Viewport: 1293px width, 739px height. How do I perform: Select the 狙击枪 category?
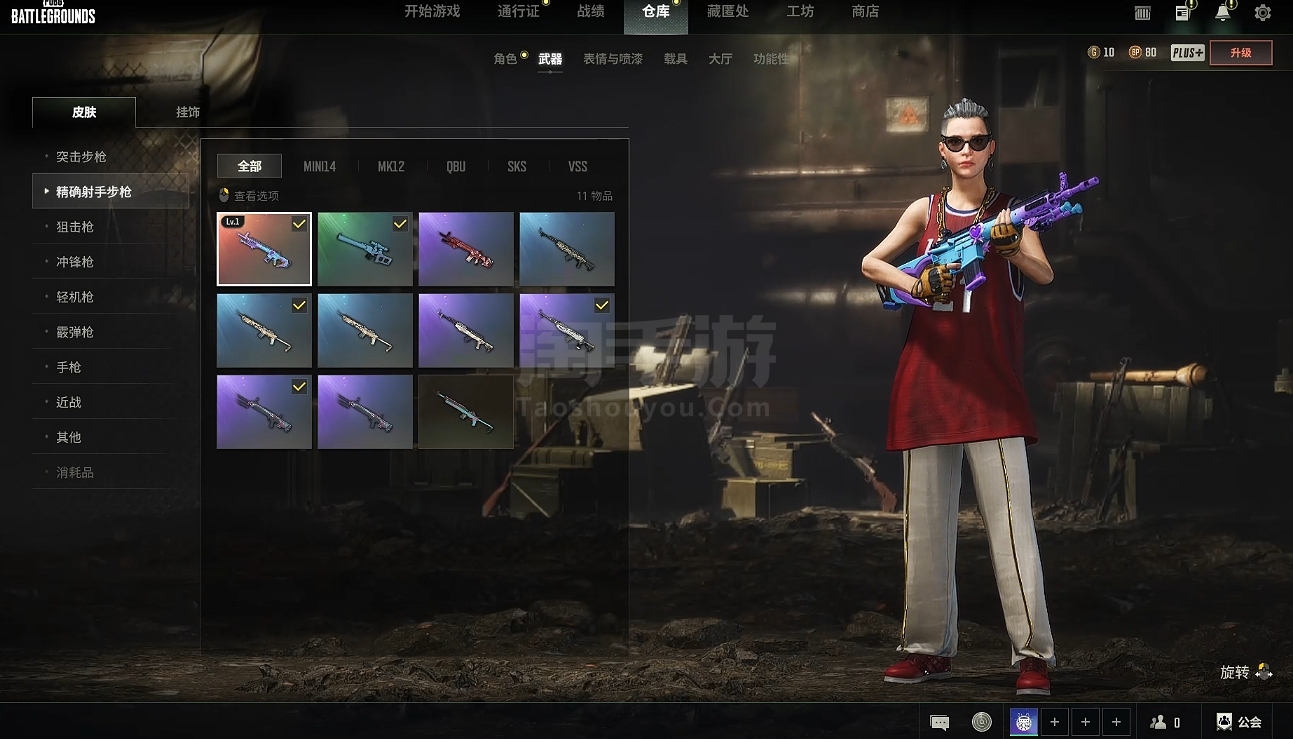click(75, 227)
